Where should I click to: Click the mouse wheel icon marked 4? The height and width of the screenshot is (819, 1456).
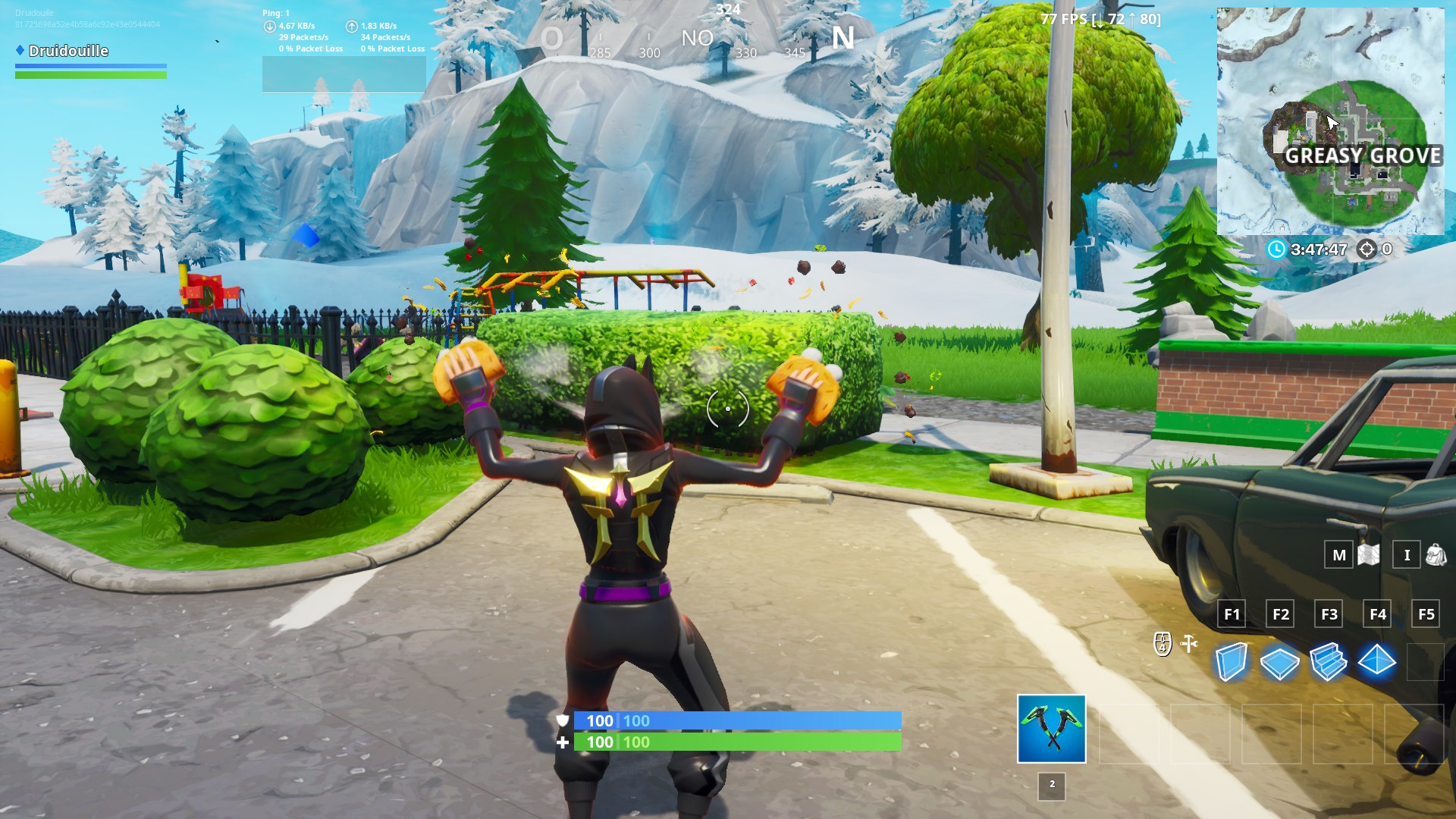point(1162,643)
